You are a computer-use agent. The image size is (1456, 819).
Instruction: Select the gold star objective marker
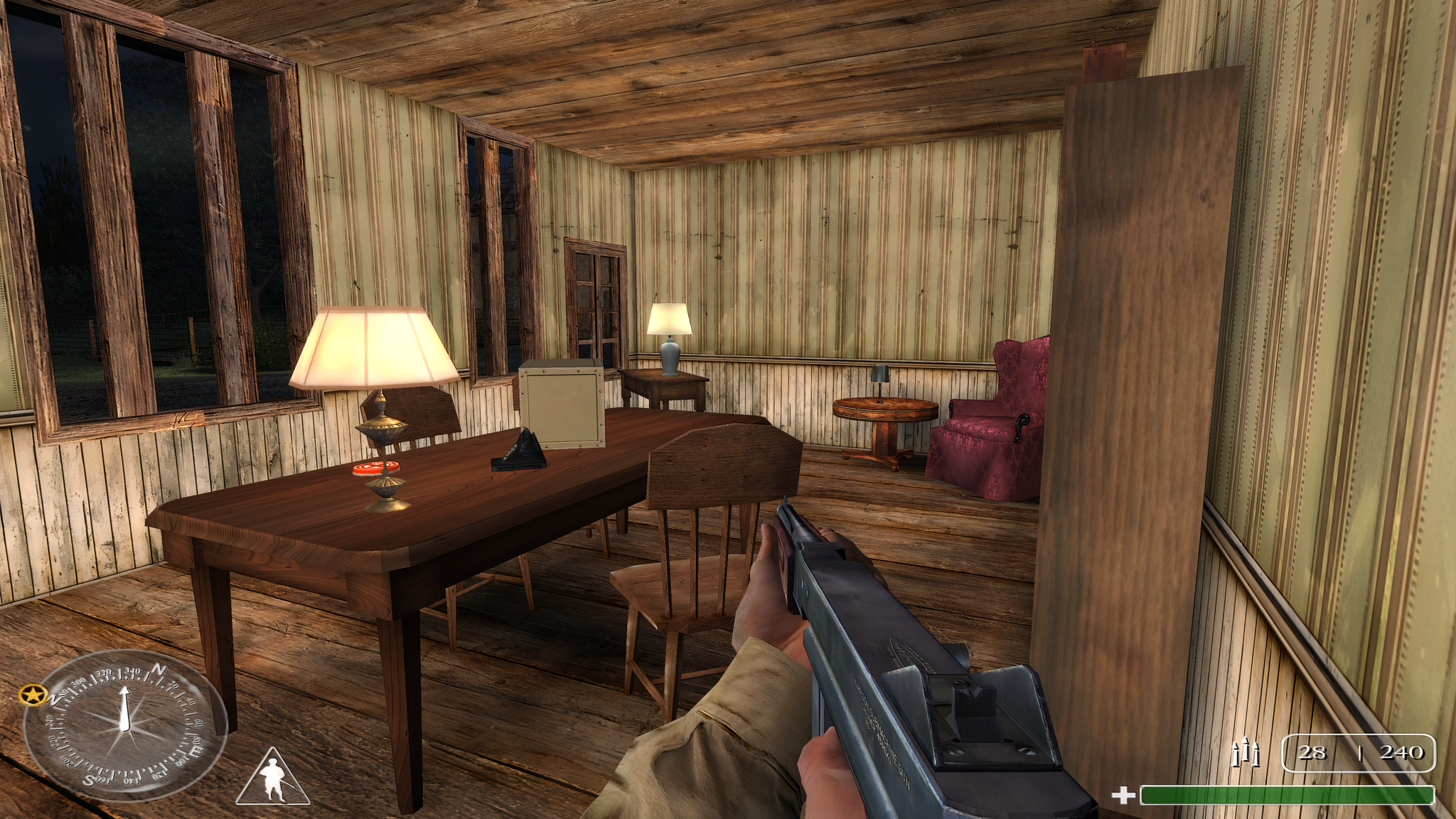pyautogui.click(x=33, y=695)
